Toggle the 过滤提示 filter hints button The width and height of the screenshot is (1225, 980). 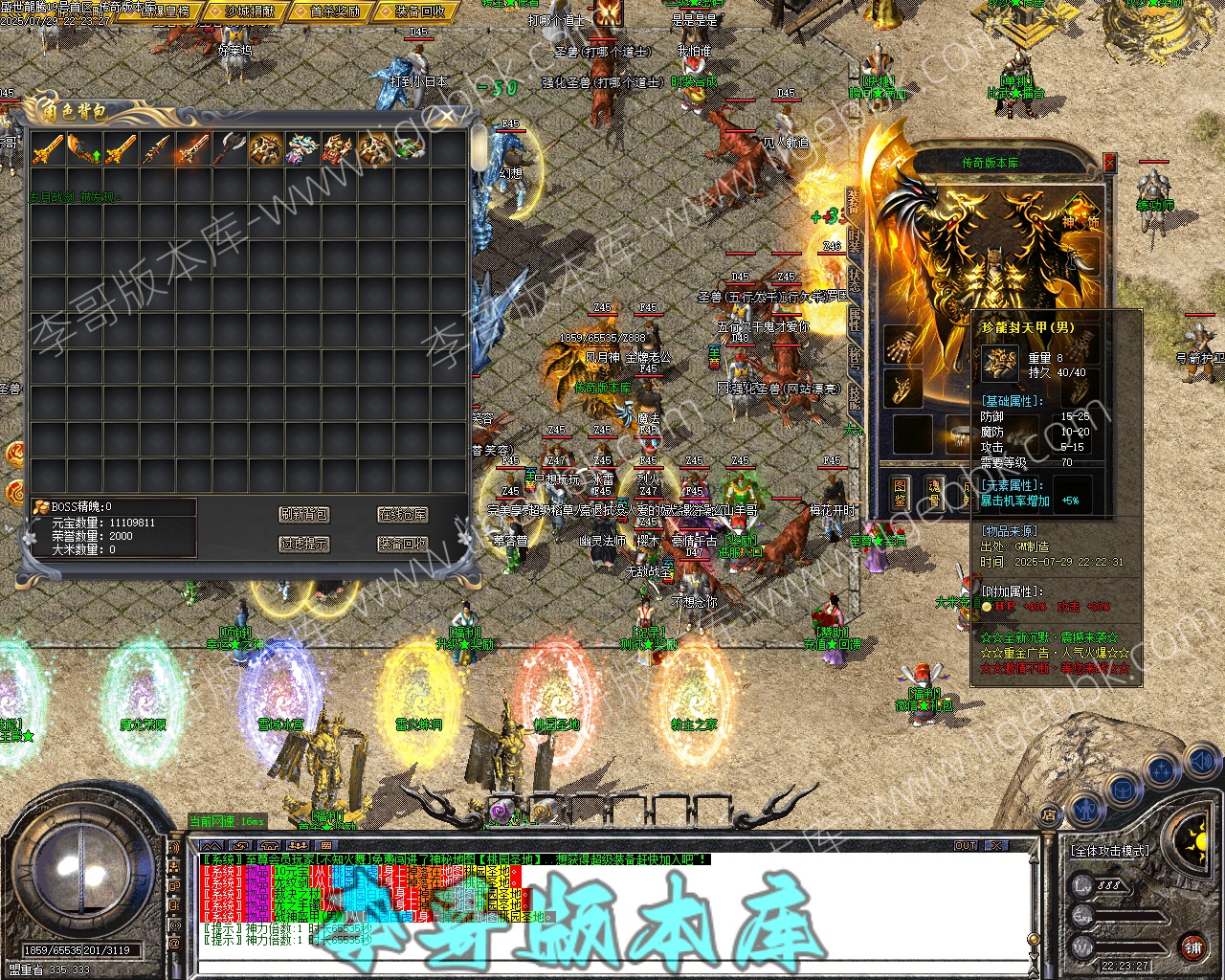coord(304,544)
